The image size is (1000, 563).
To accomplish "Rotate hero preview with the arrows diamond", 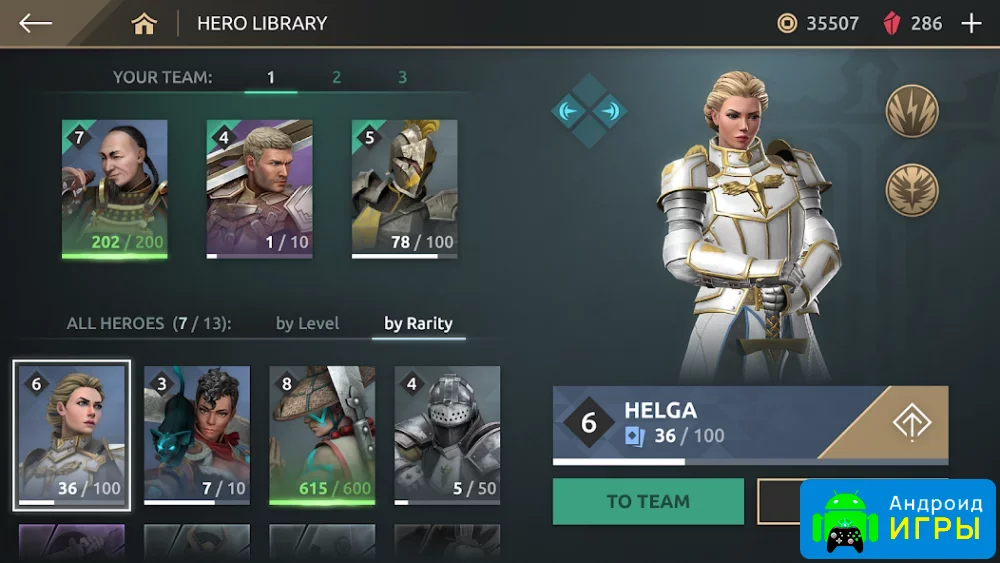I will click(589, 111).
